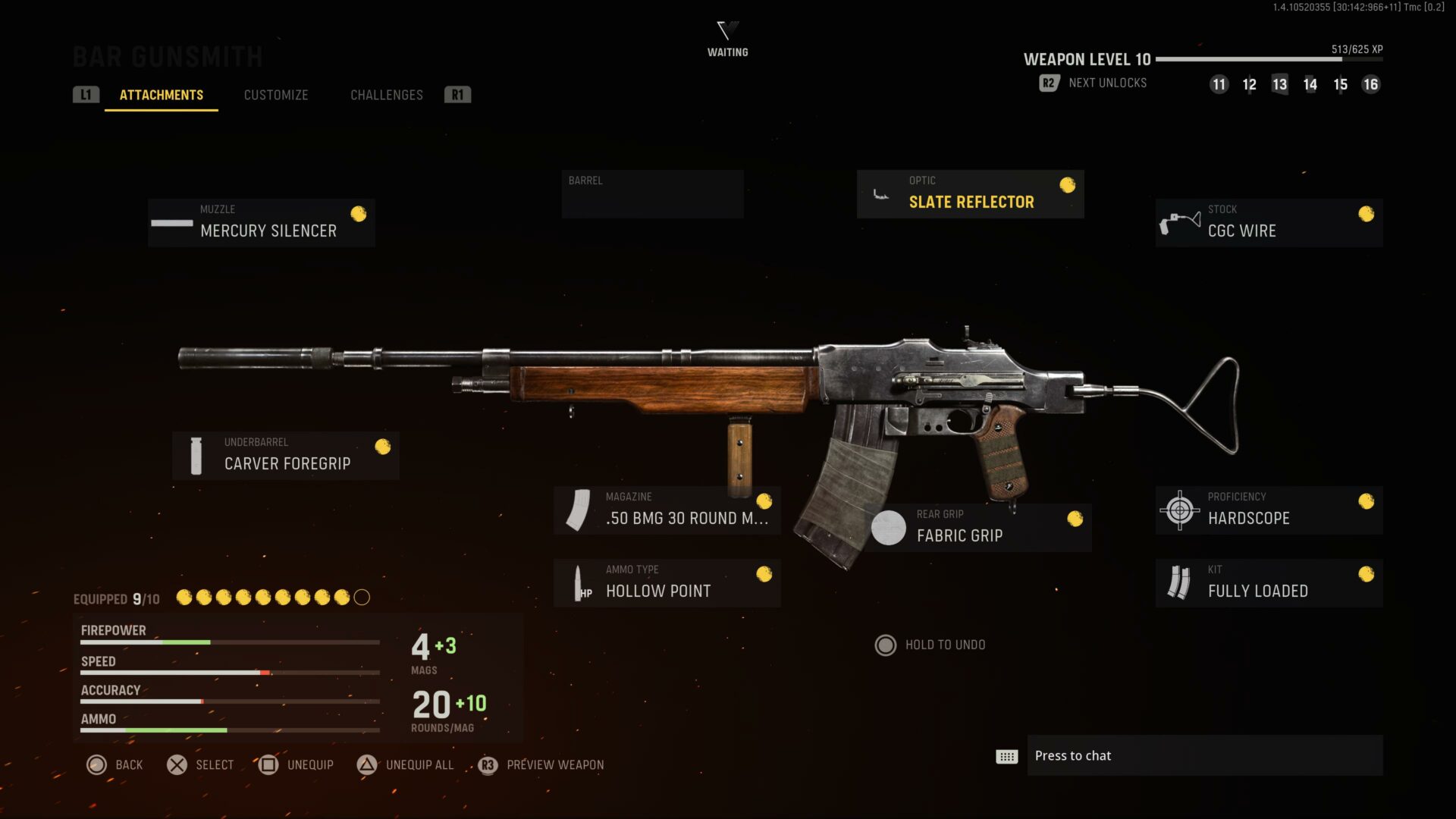Image resolution: width=1456 pixels, height=819 pixels.
Task: Select the Carver Foregrip underbarrel slot
Action: (286, 456)
